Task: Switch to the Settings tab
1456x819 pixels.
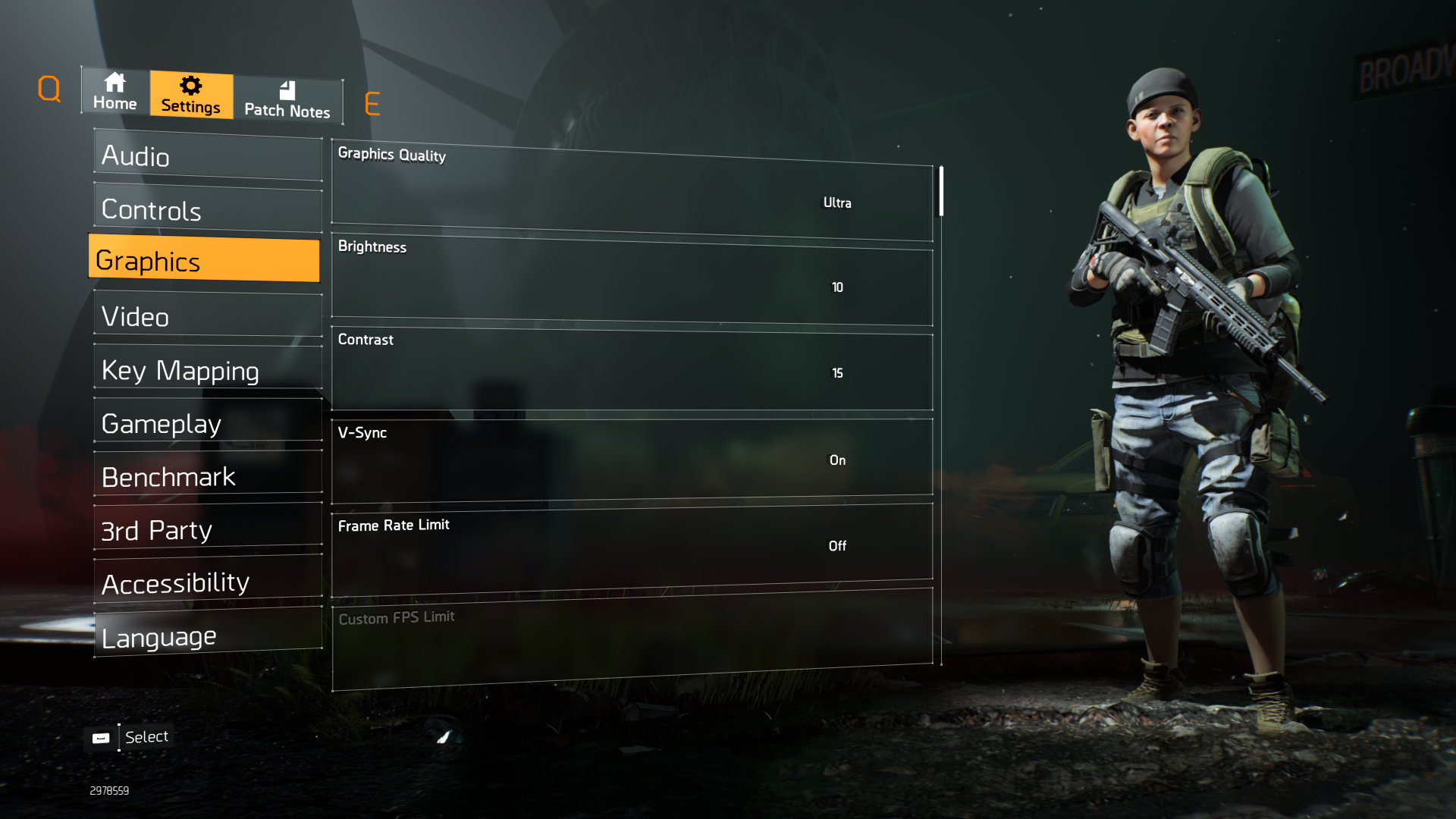Action: click(191, 95)
